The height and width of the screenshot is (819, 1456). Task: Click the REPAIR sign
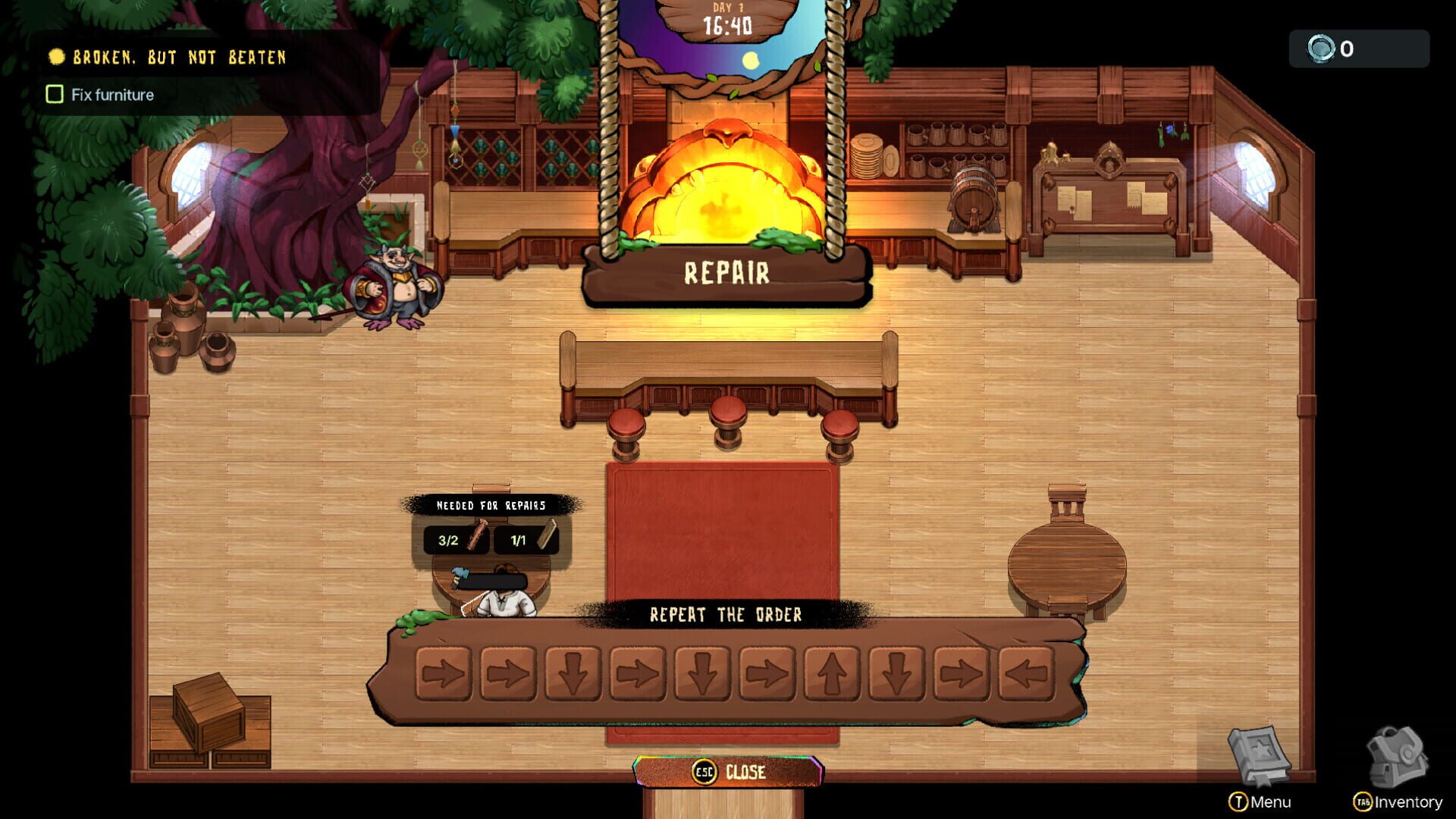tap(726, 270)
